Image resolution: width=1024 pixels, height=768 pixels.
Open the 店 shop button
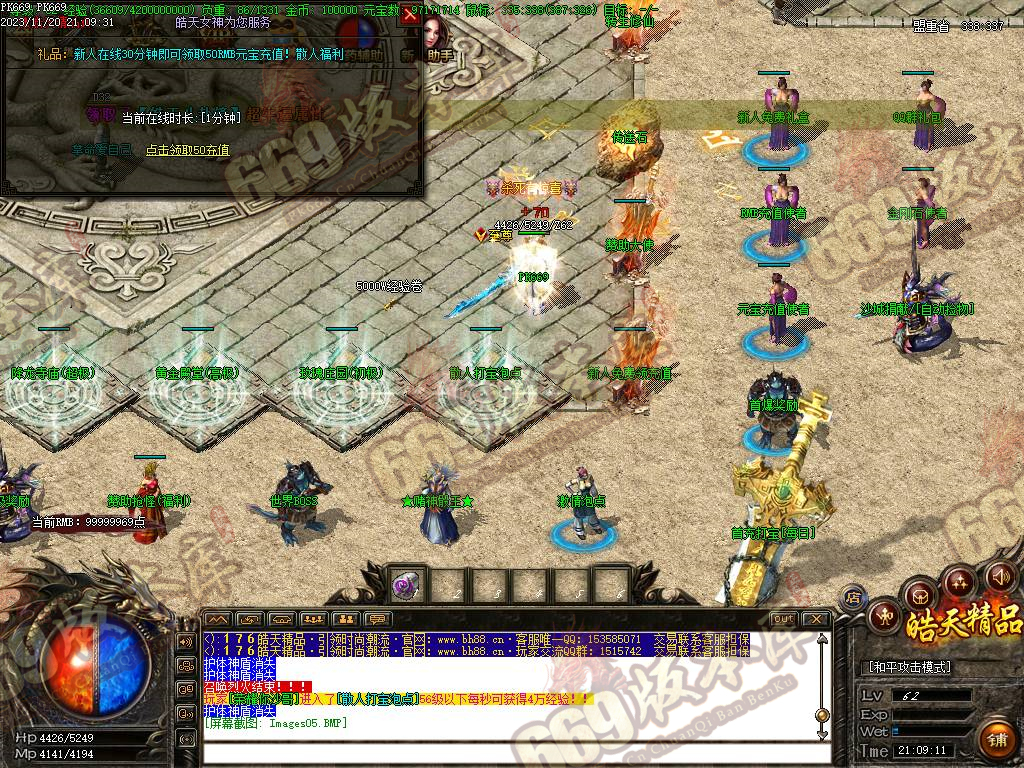pyautogui.click(x=853, y=598)
